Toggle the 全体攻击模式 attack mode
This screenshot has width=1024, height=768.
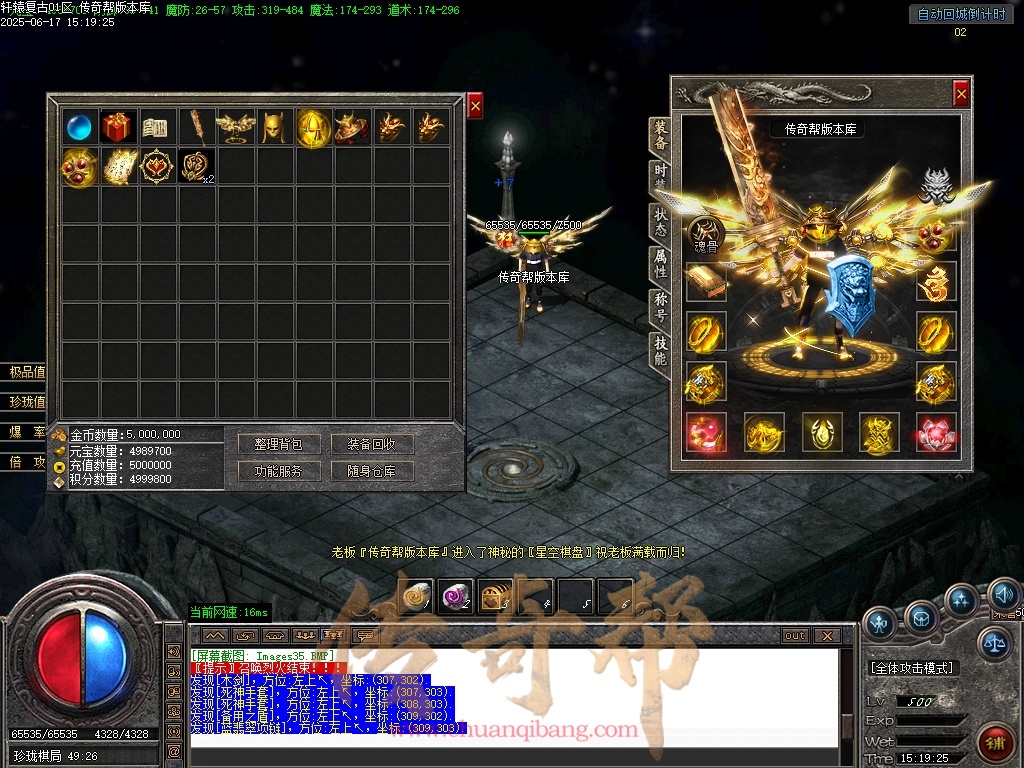pyautogui.click(x=911, y=667)
